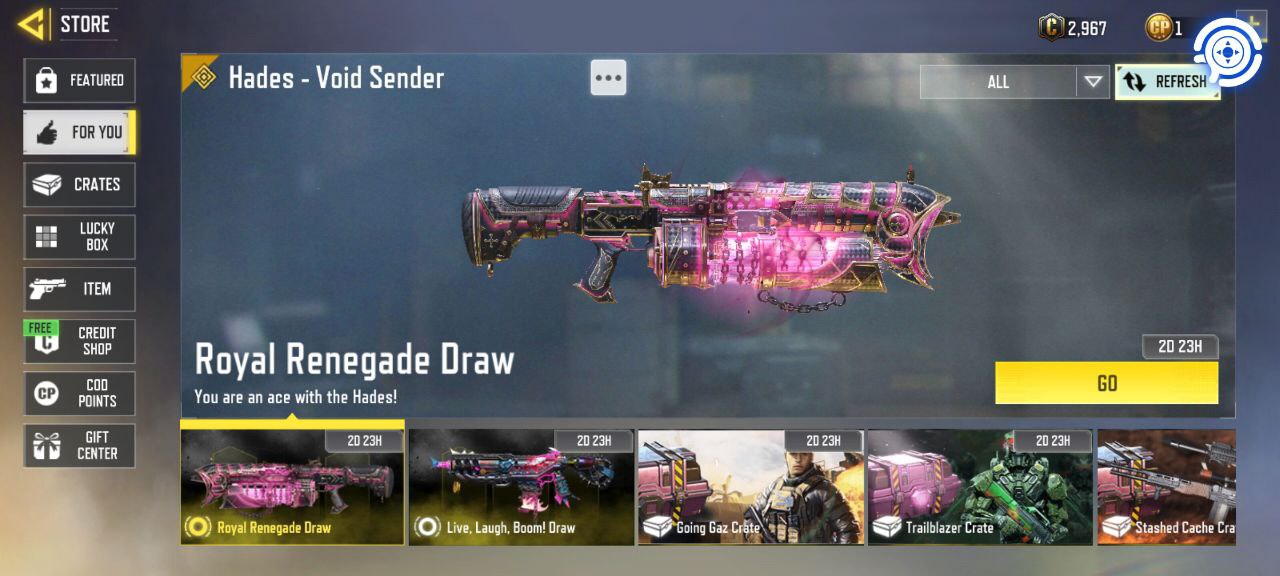
Task: Open the COD Points section
Action: pos(79,393)
